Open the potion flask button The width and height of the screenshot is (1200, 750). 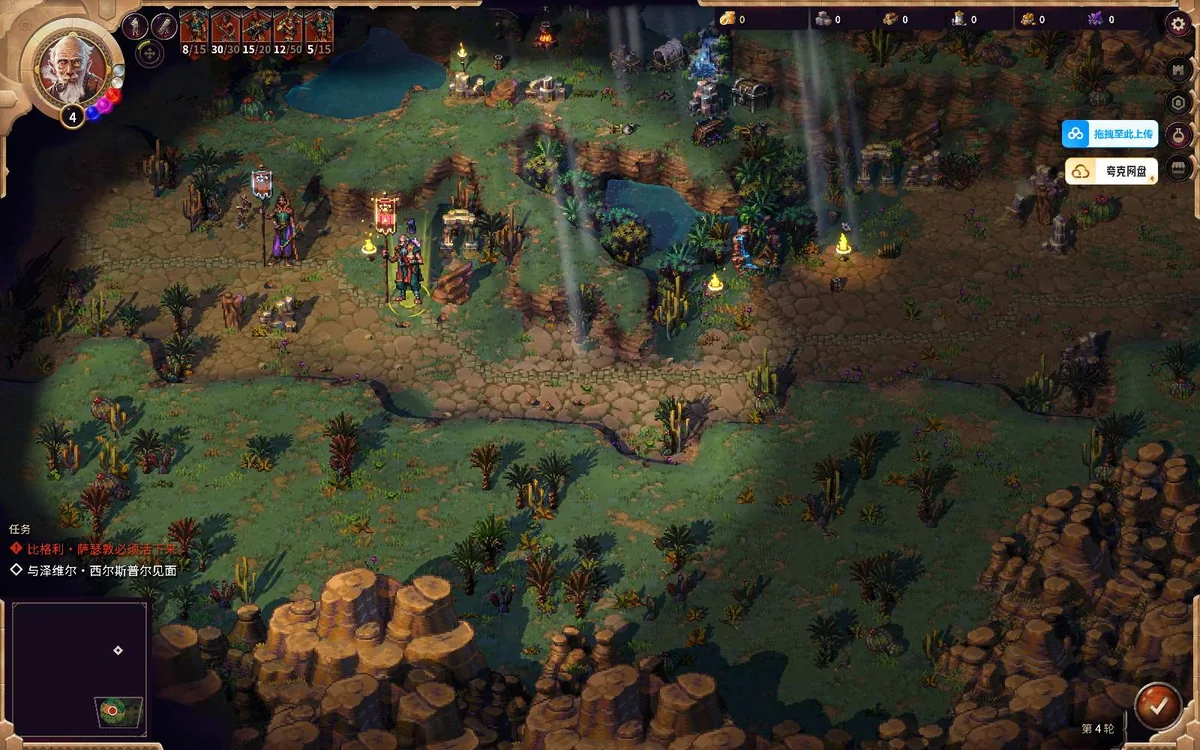(x=1178, y=135)
